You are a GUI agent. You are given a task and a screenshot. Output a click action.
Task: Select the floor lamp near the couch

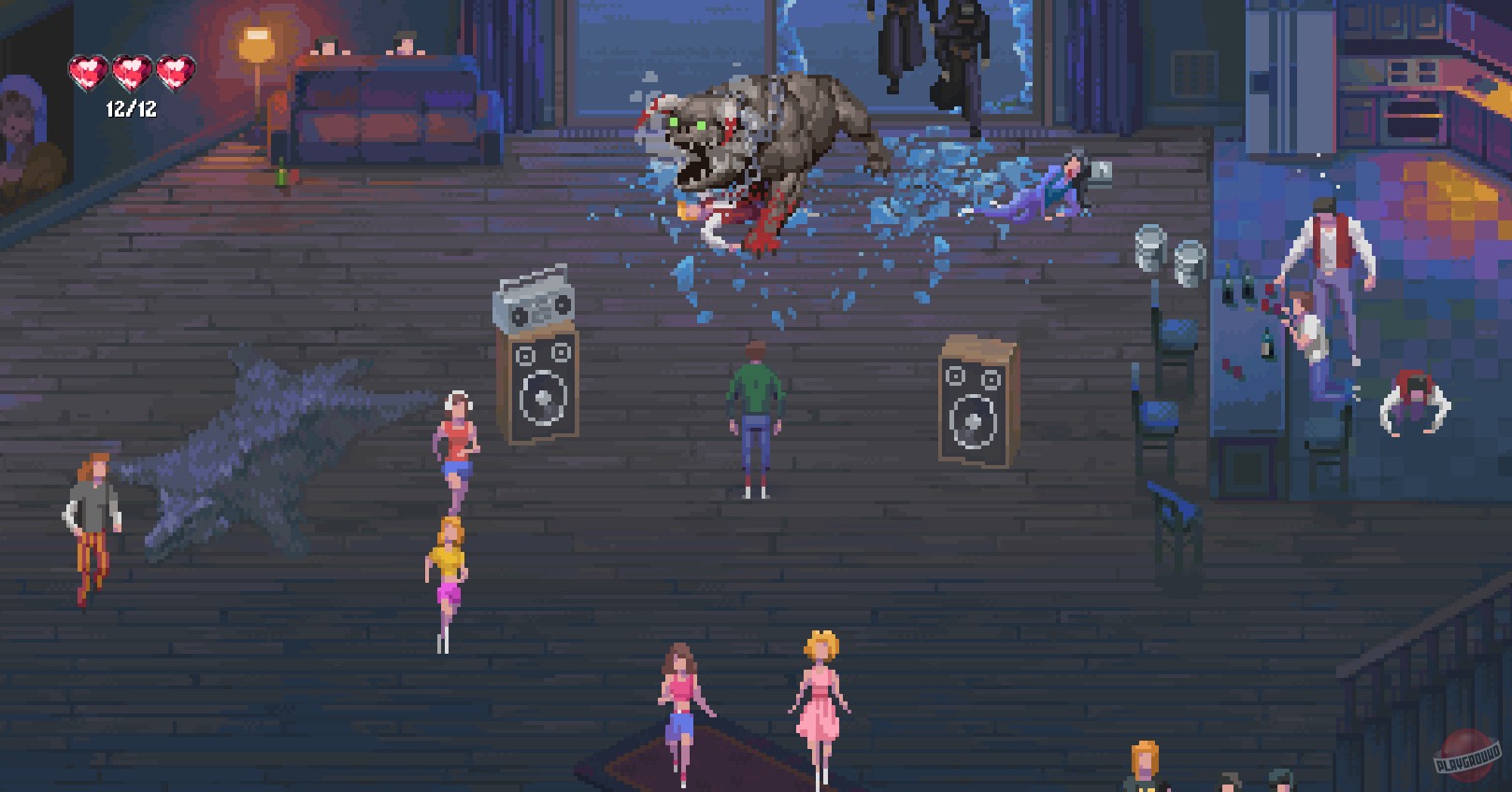point(252,42)
